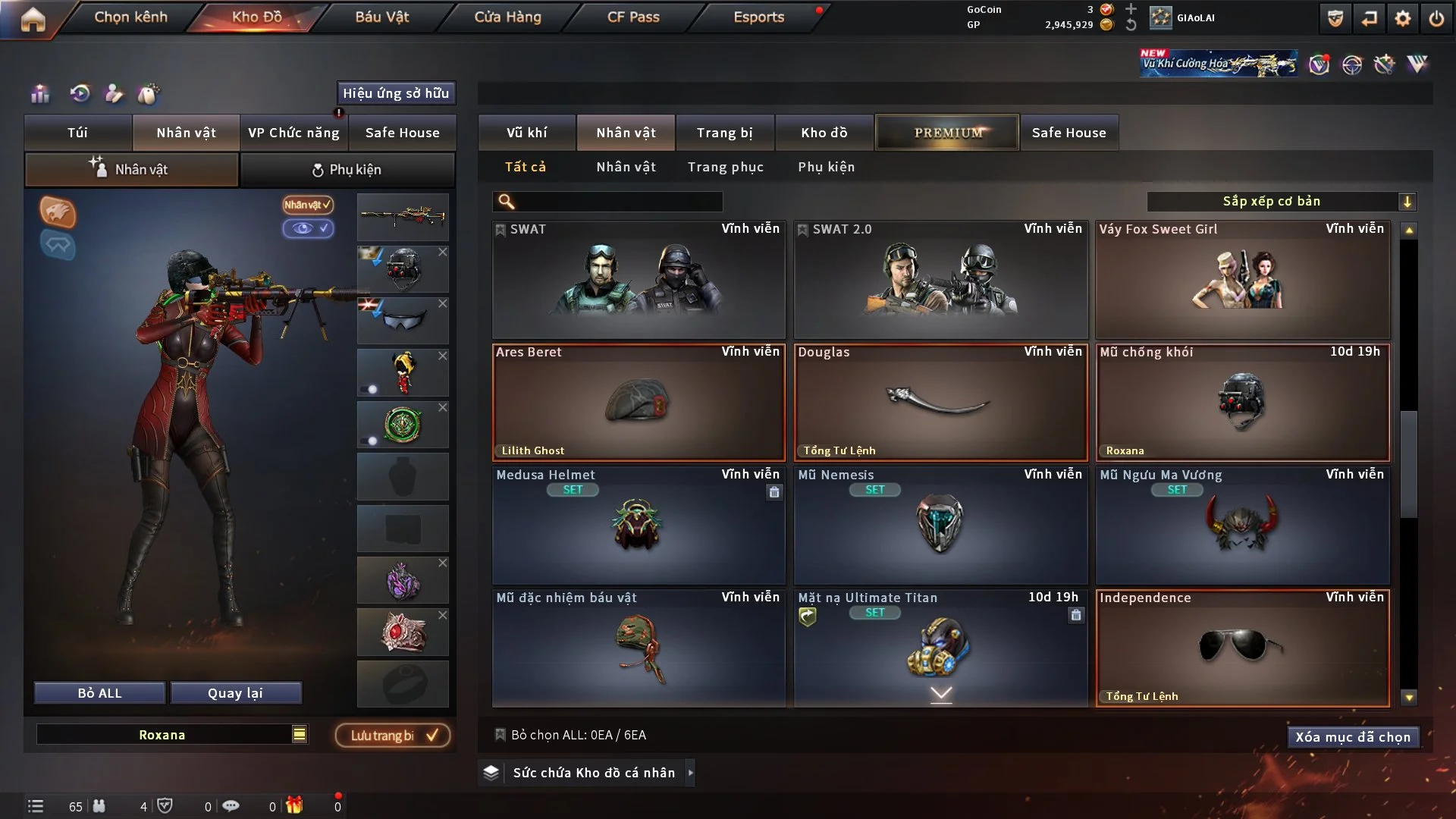Save outfit with Lưu trang bị

pyautogui.click(x=393, y=736)
